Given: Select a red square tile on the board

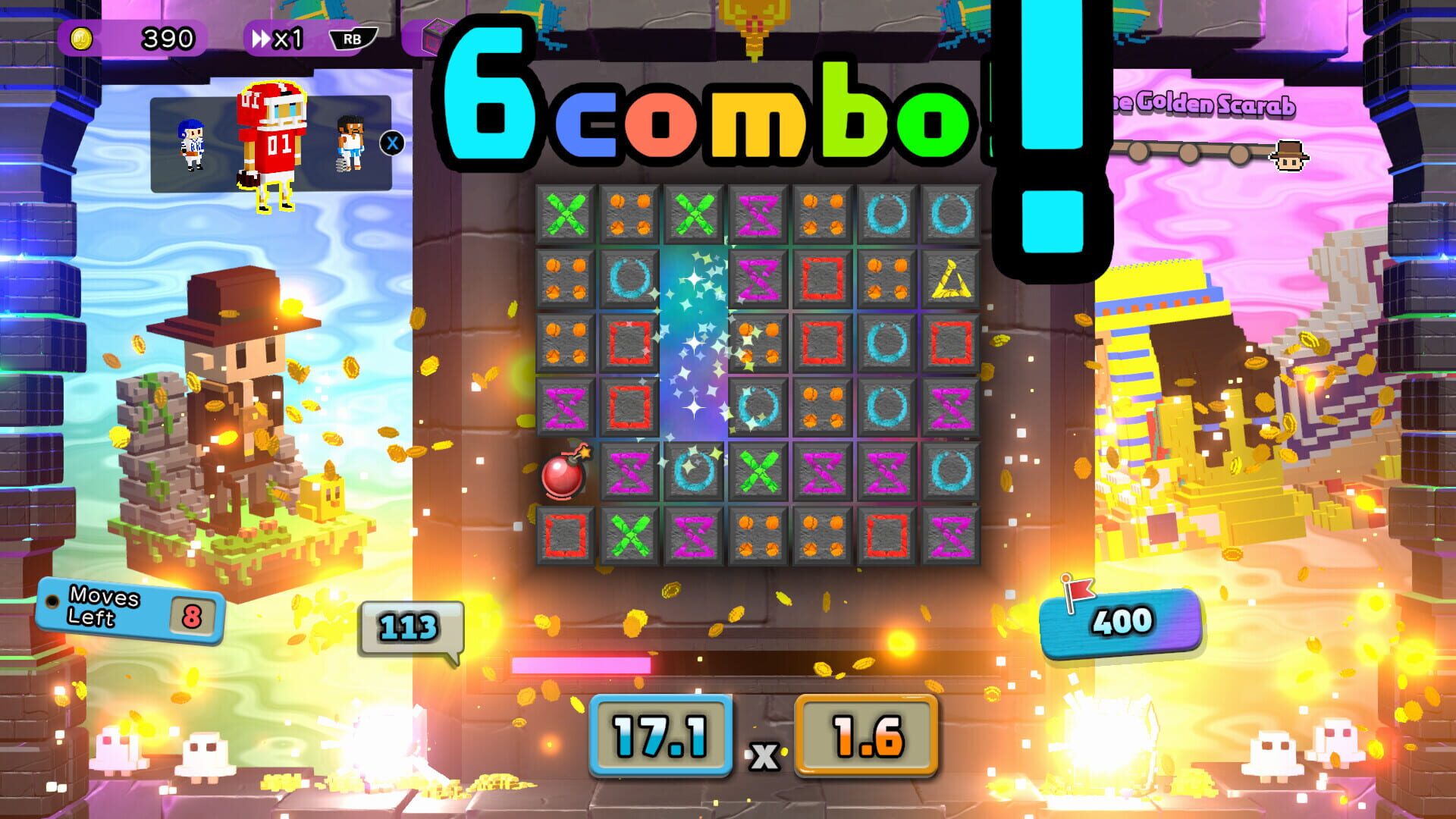Looking at the screenshot, I should [x=630, y=343].
